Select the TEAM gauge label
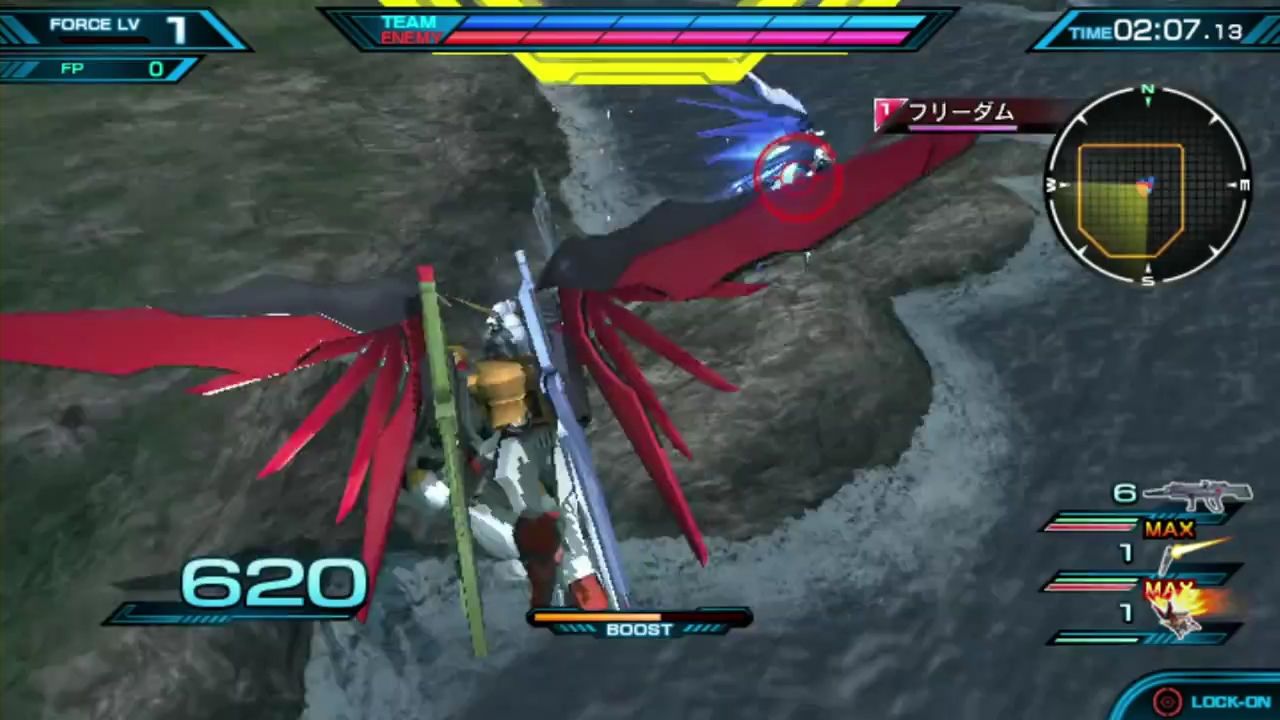 (408, 21)
